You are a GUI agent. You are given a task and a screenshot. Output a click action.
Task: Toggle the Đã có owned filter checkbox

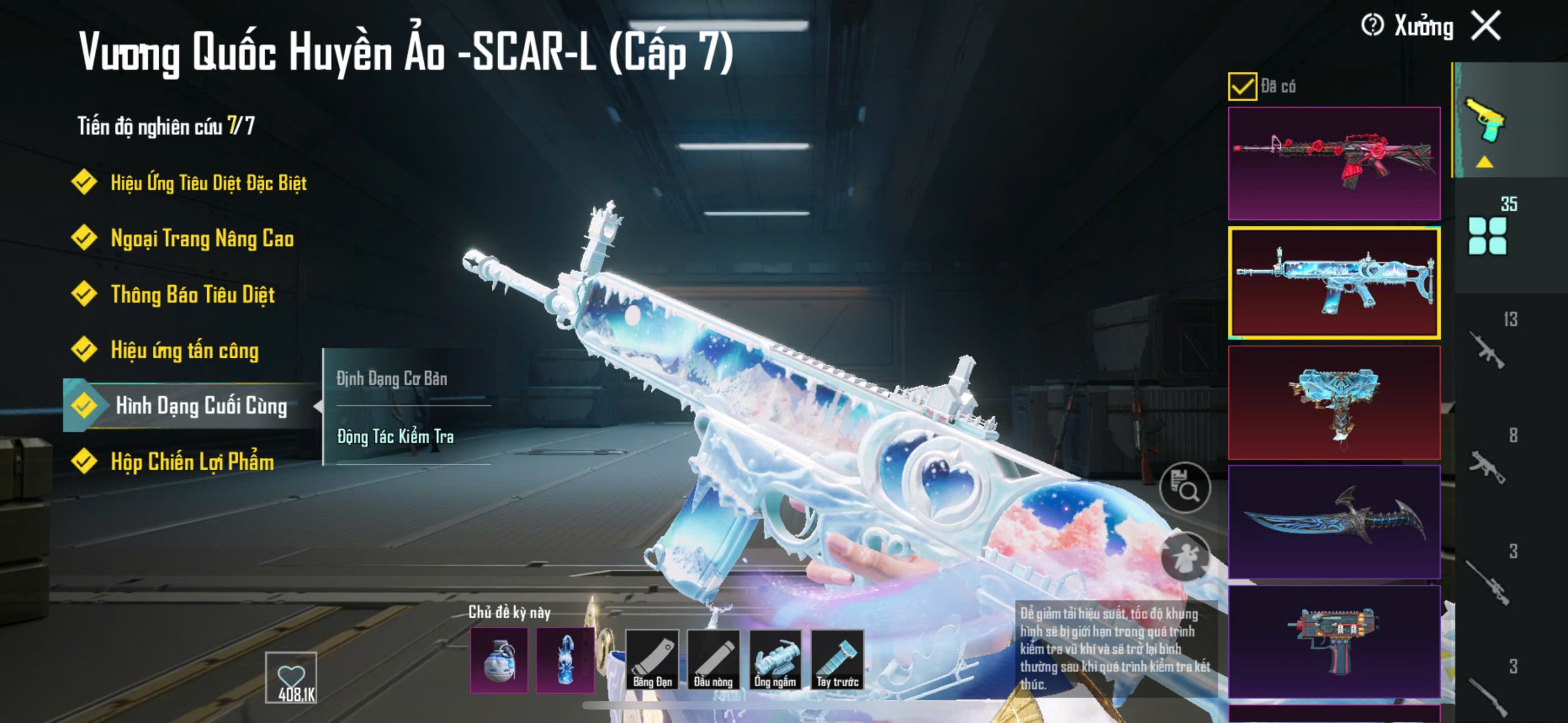pyautogui.click(x=1242, y=86)
